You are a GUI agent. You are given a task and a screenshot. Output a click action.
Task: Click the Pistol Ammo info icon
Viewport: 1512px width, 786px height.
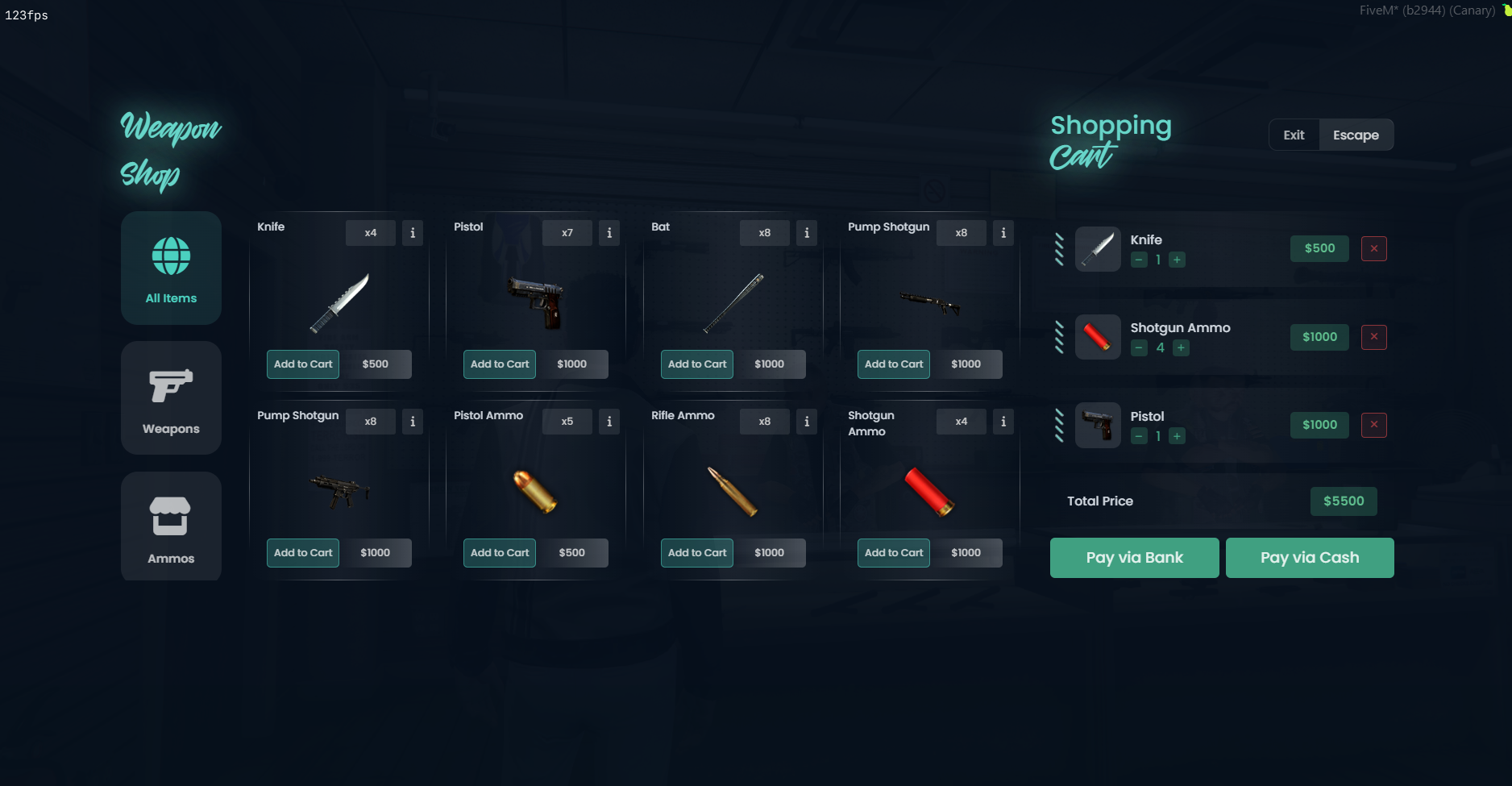pos(609,422)
